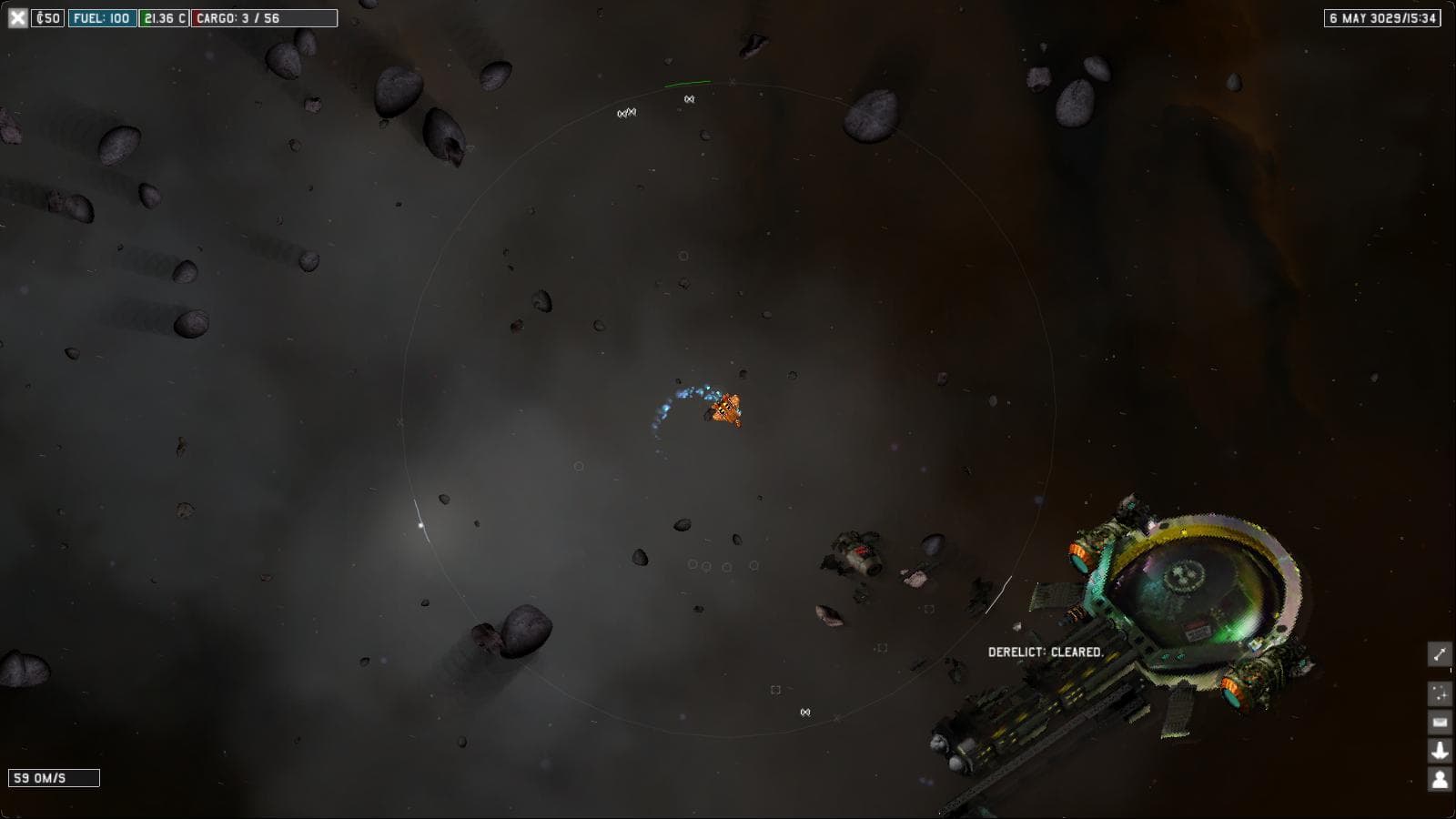Image resolution: width=1456 pixels, height=819 pixels.
Task: Click the diagonal arrow expand icon
Action: (x=1440, y=654)
